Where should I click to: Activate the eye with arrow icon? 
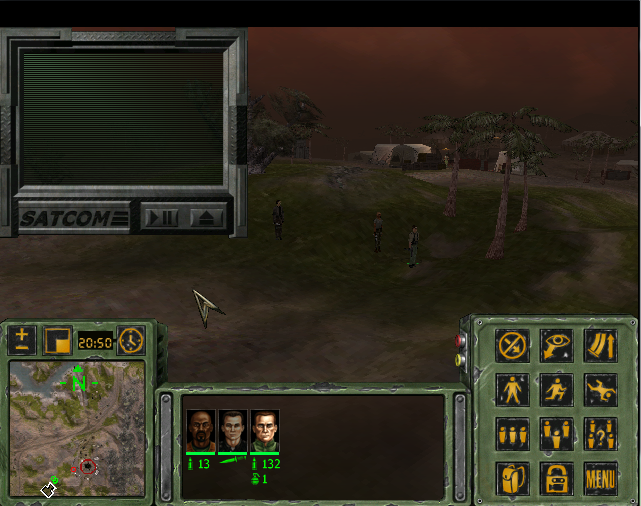[557, 345]
